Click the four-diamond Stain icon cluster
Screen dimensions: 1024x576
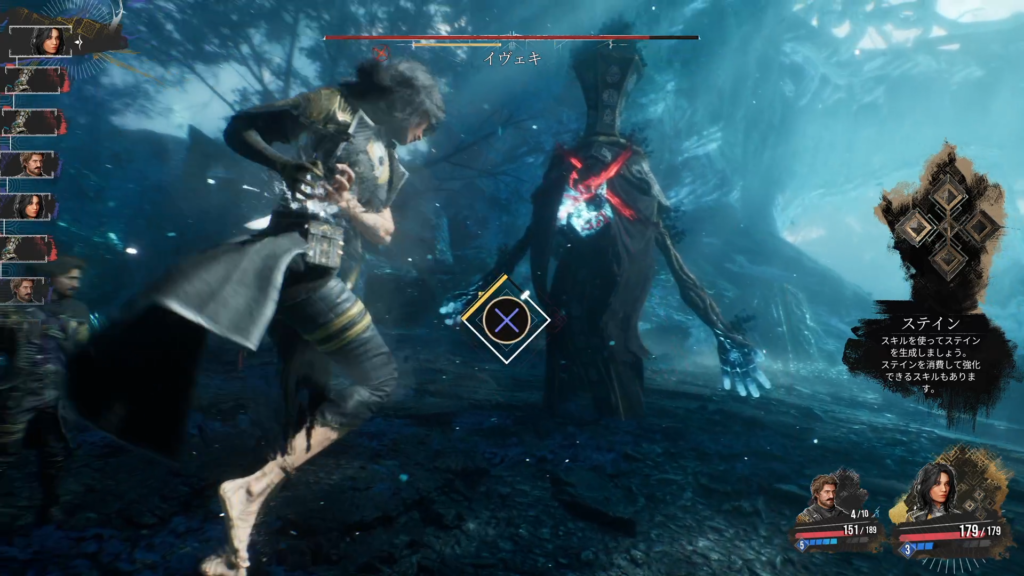942,228
